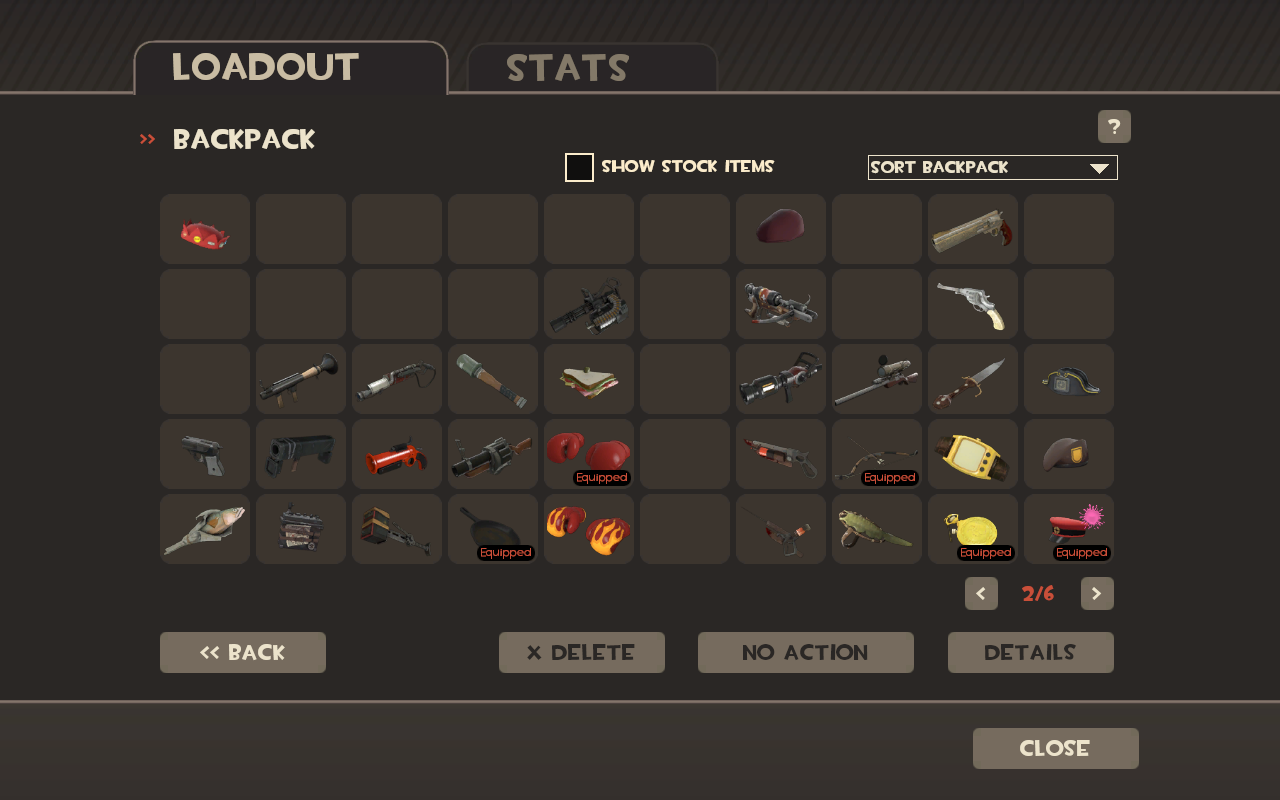Open the Sort Backpack dropdown

[992, 167]
